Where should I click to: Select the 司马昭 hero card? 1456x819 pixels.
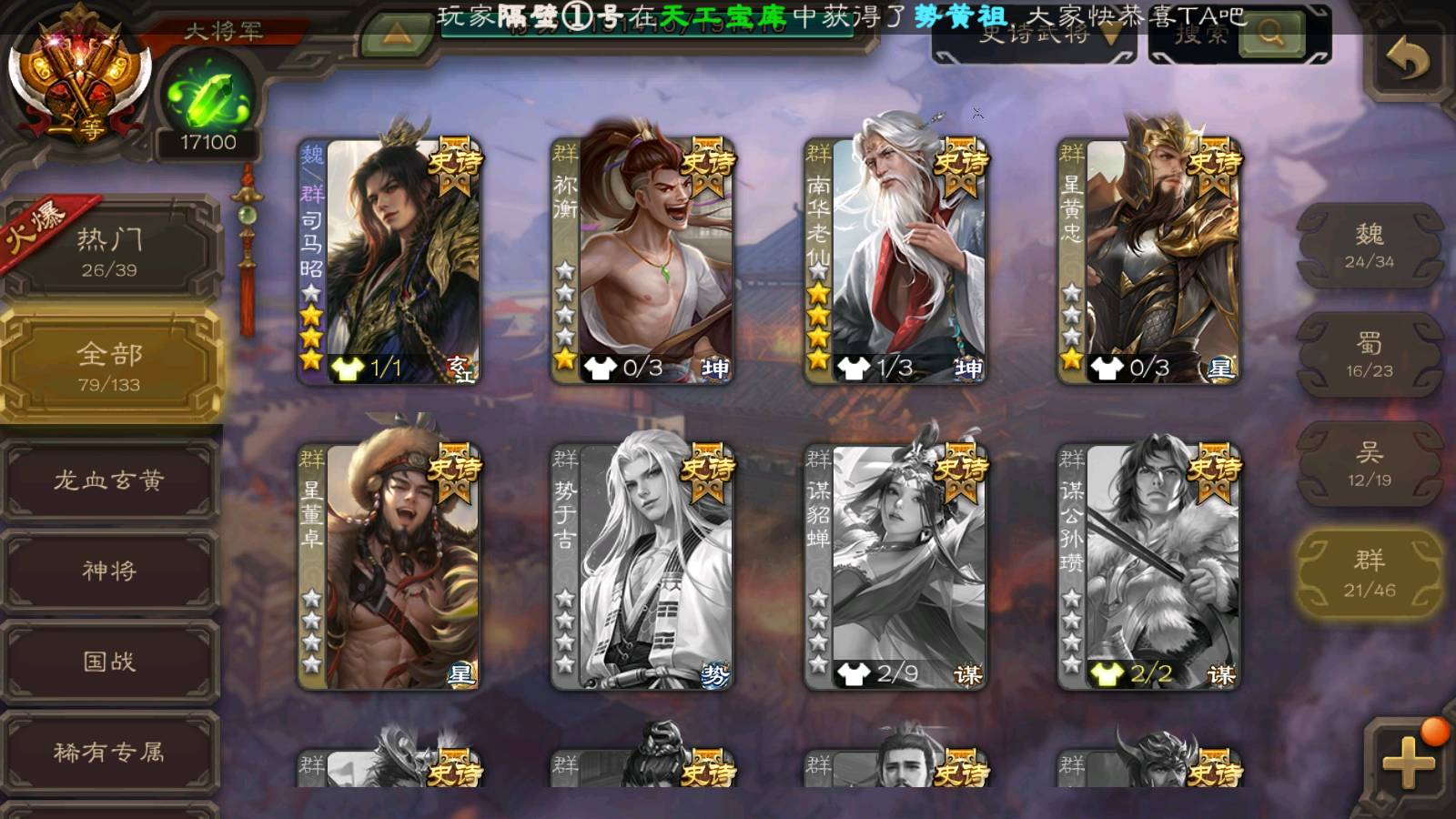391,261
